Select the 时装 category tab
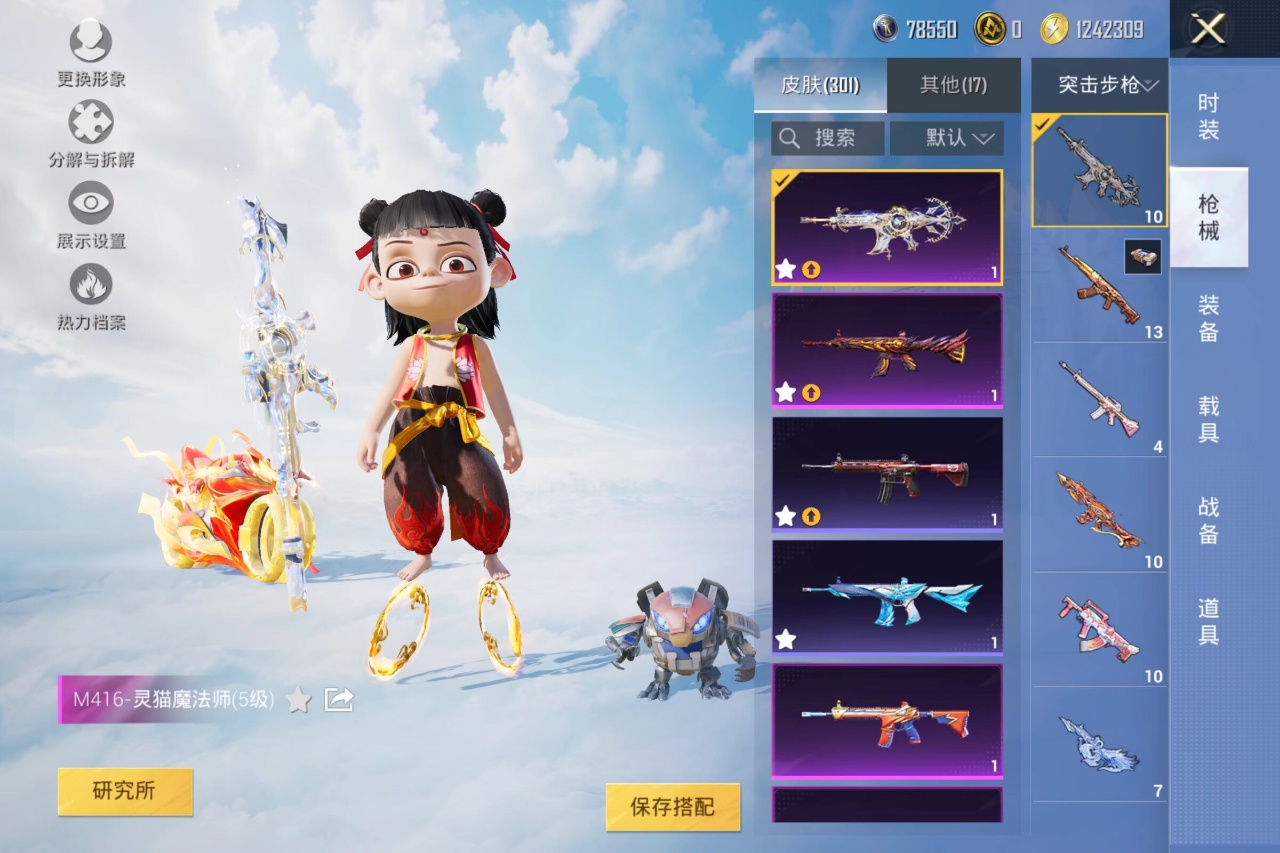The width and height of the screenshot is (1280, 853). click(x=1208, y=116)
